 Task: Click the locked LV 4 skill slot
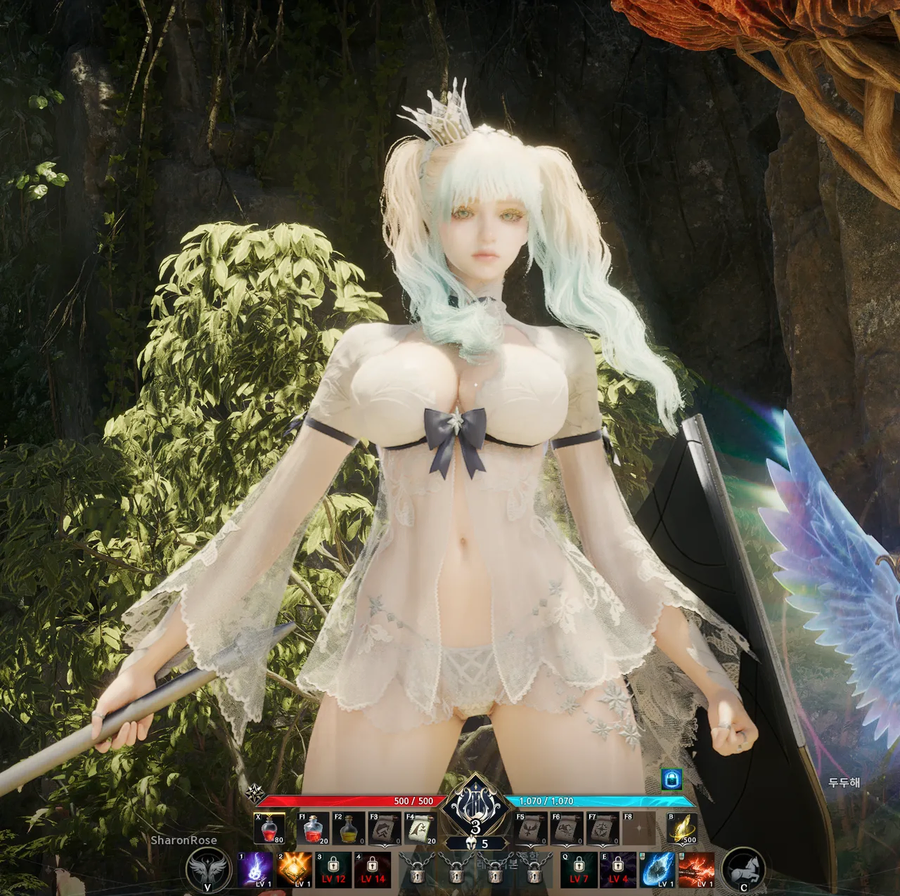(x=617, y=870)
